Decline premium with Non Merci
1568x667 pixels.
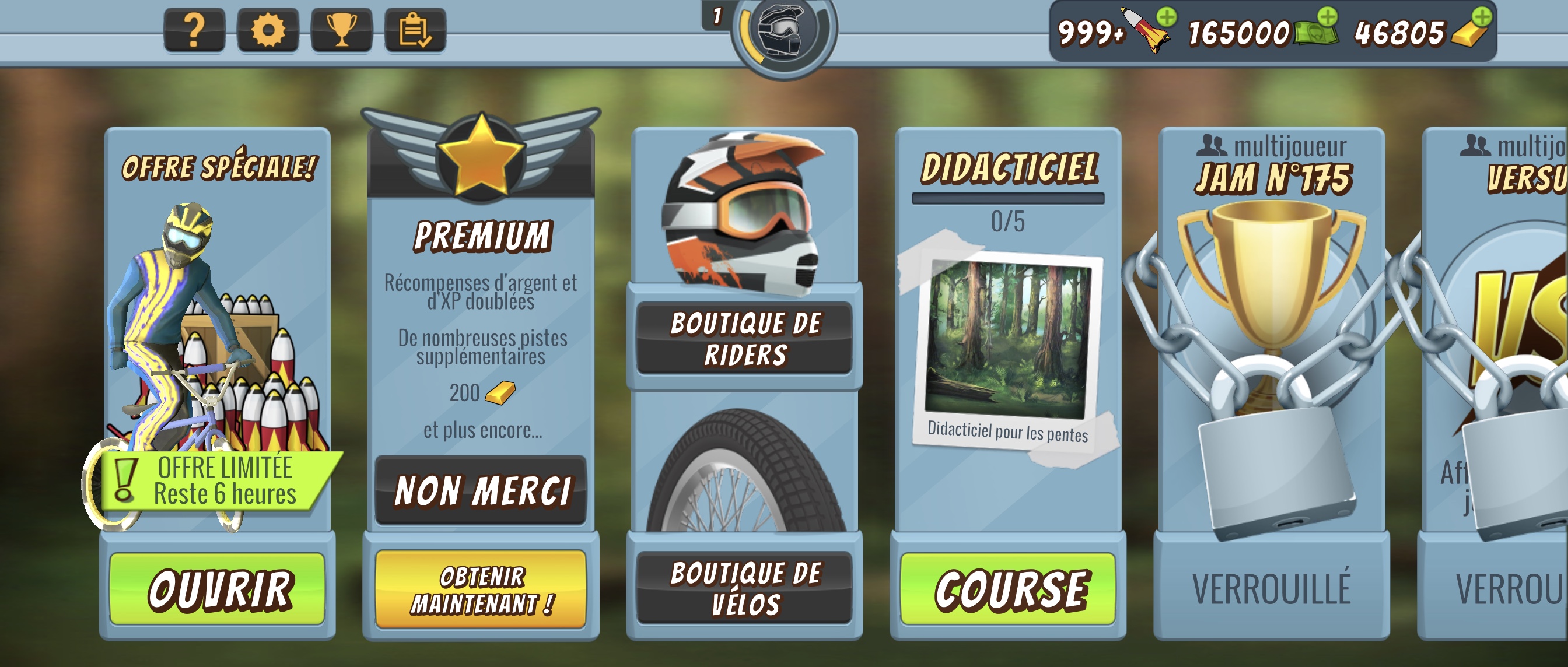point(481,490)
